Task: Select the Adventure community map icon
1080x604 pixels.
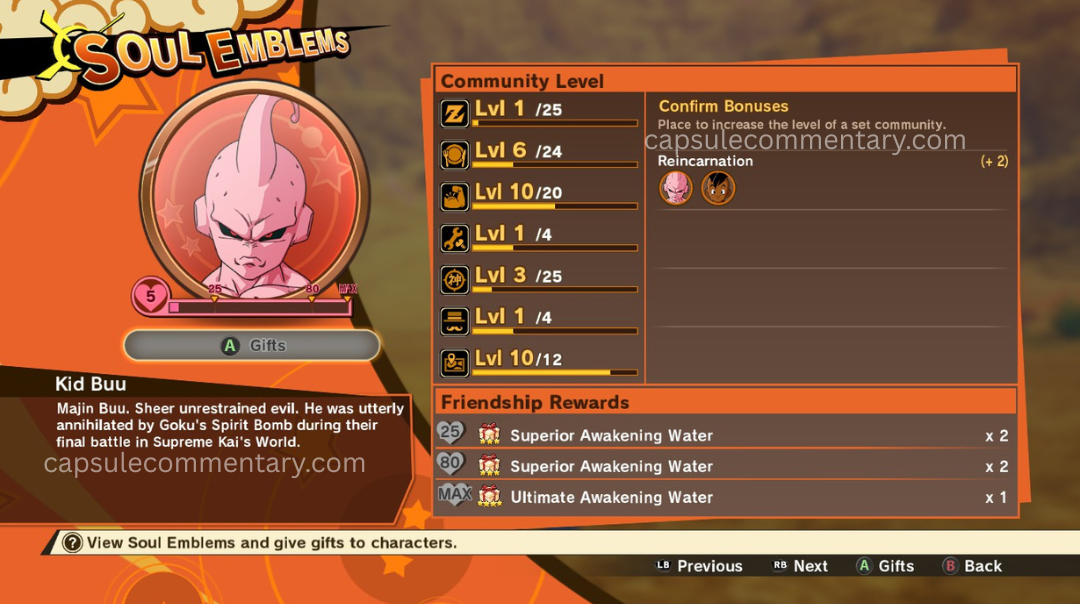Action: click(455, 362)
